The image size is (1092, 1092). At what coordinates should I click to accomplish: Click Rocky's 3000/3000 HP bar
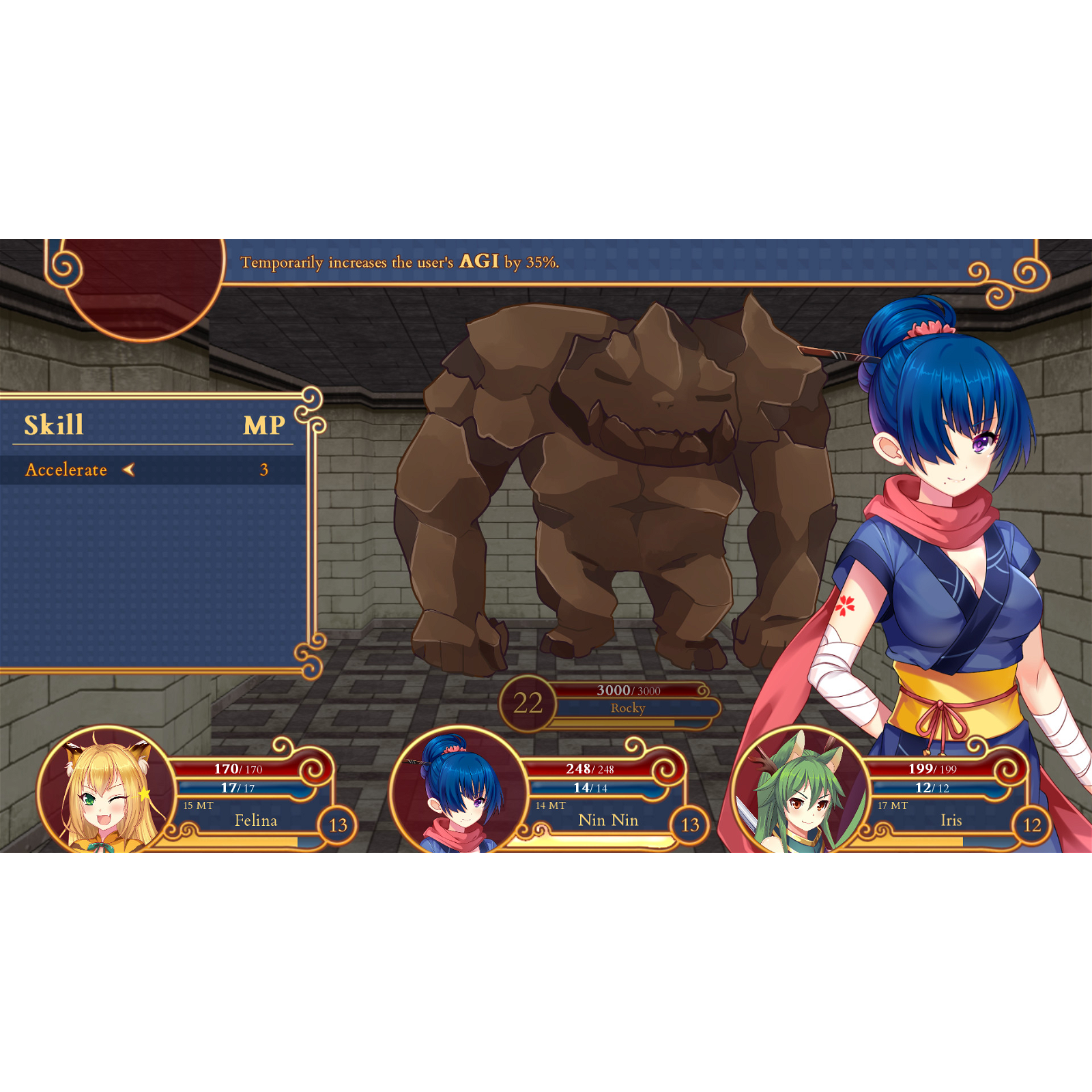tap(628, 690)
